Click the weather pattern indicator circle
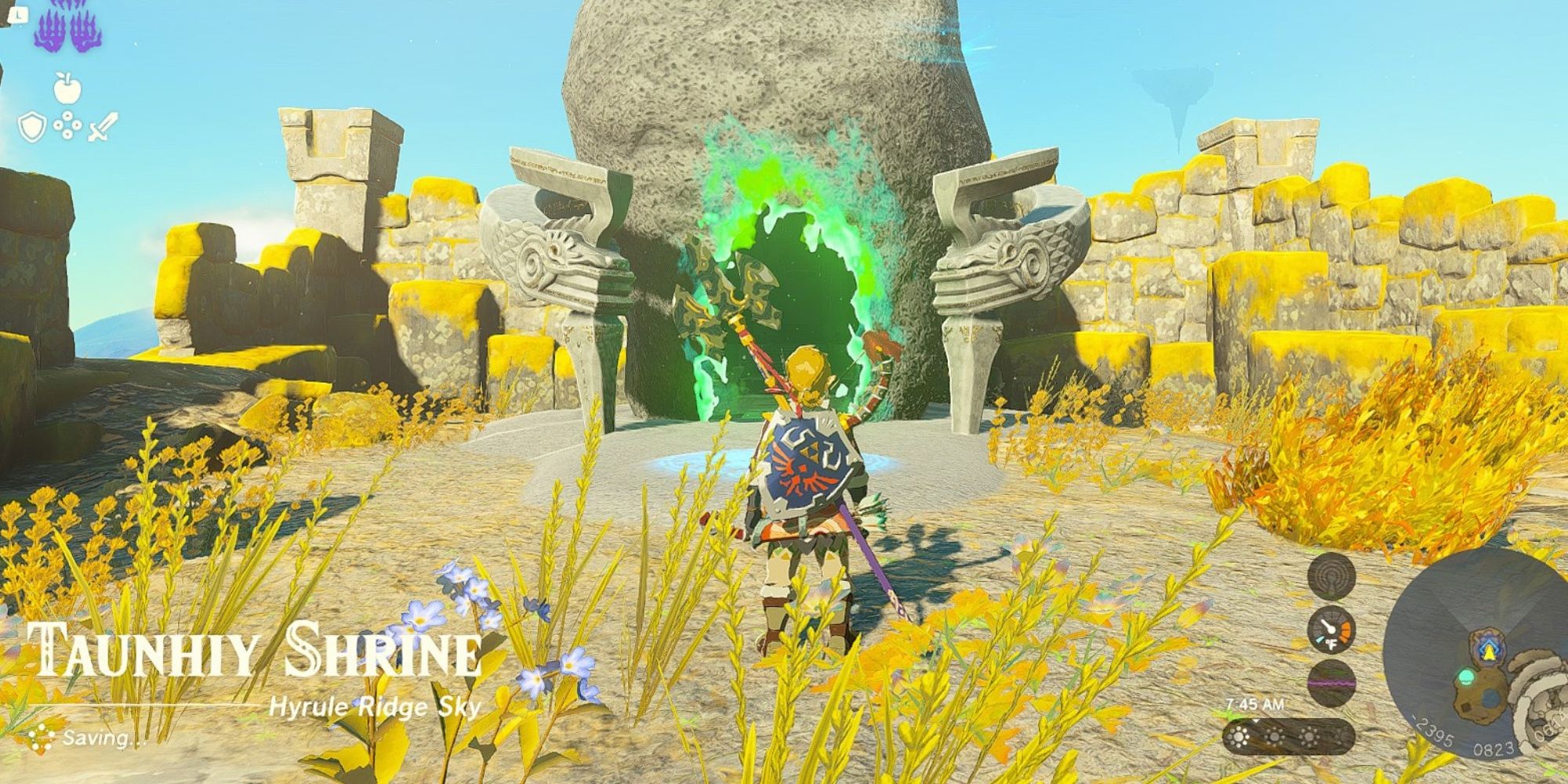 tap(1330, 683)
